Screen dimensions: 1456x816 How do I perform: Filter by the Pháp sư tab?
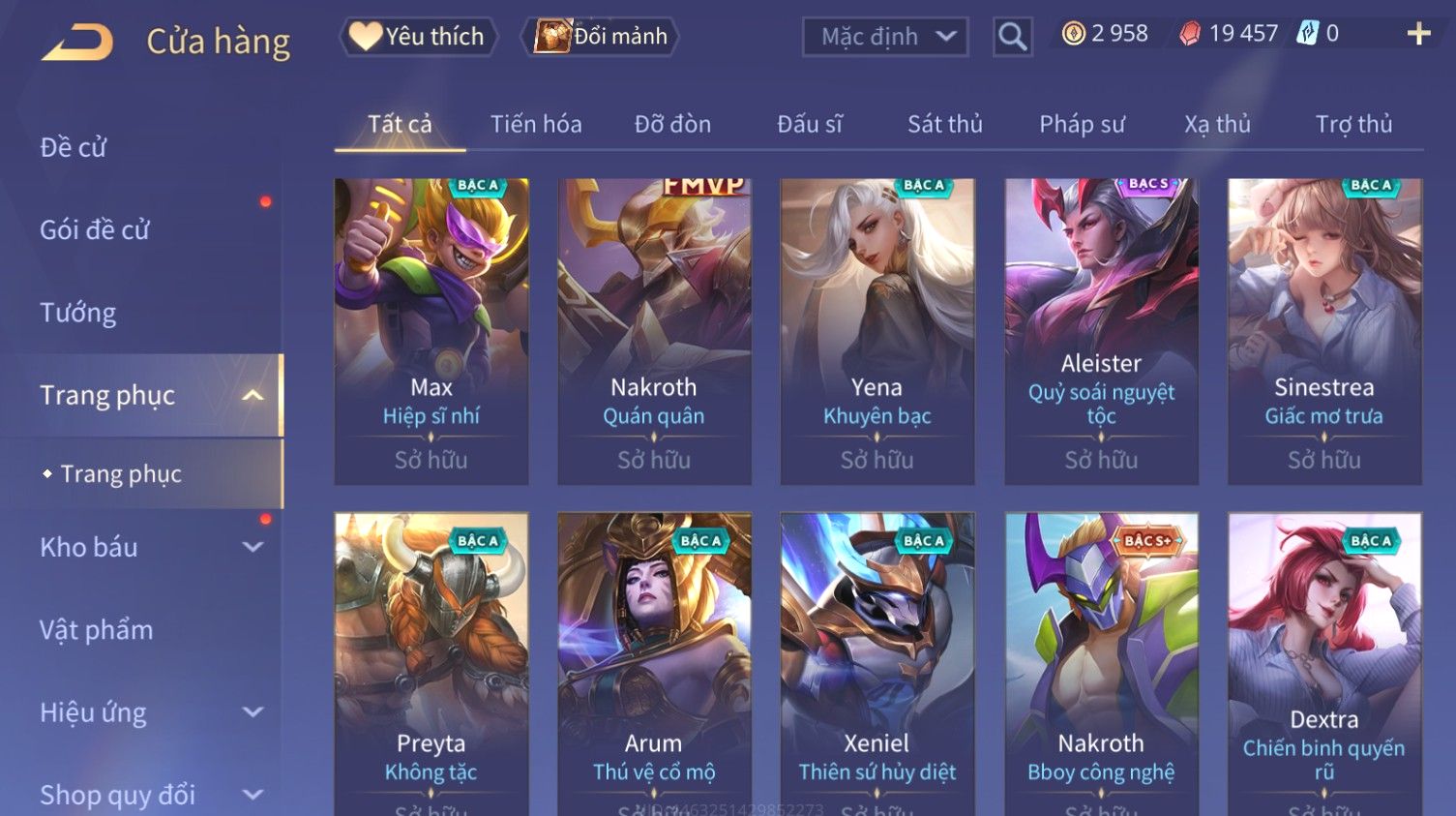tap(1082, 124)
